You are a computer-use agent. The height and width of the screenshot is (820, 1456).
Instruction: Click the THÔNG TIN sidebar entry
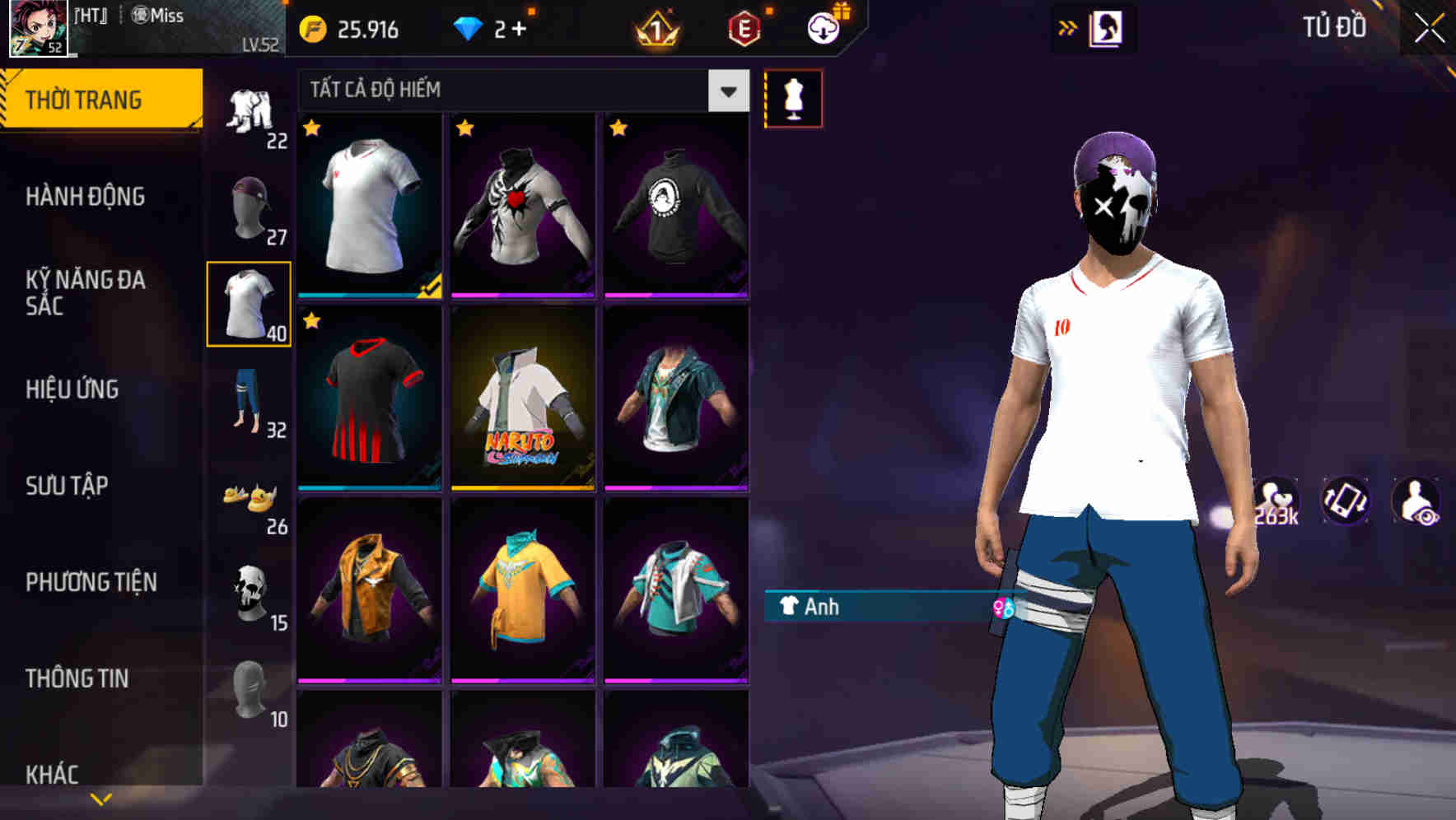tap(78, 678)
